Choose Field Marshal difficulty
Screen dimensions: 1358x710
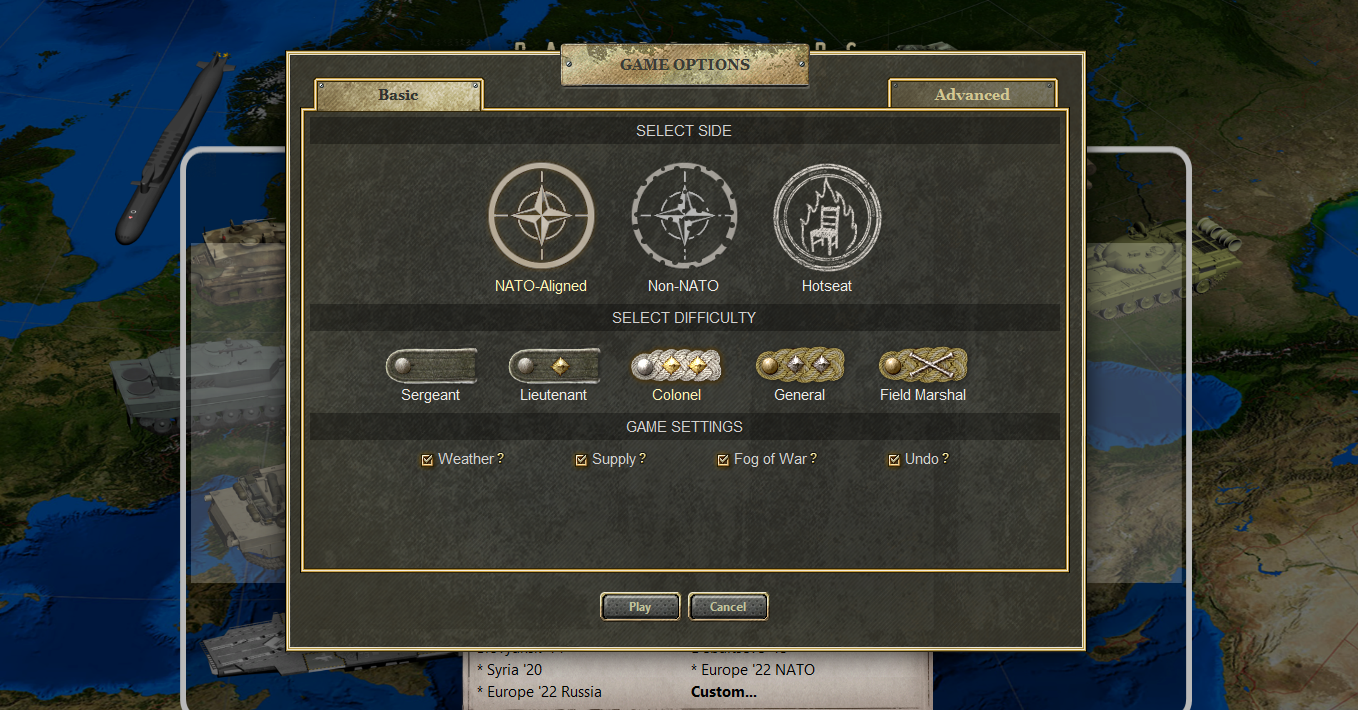[x=923, y=366]
